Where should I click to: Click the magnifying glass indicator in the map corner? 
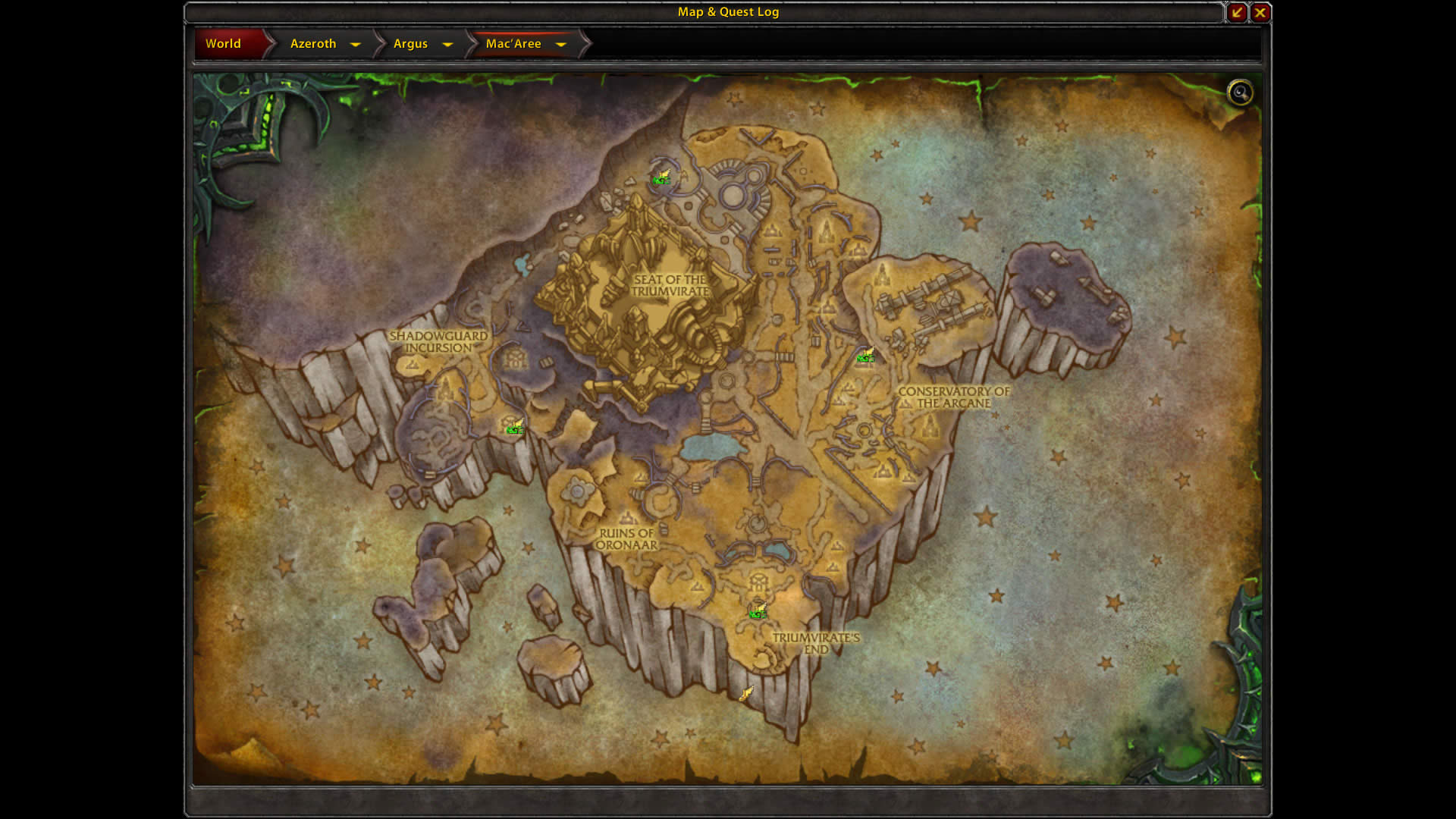[x=1241, y=92]
